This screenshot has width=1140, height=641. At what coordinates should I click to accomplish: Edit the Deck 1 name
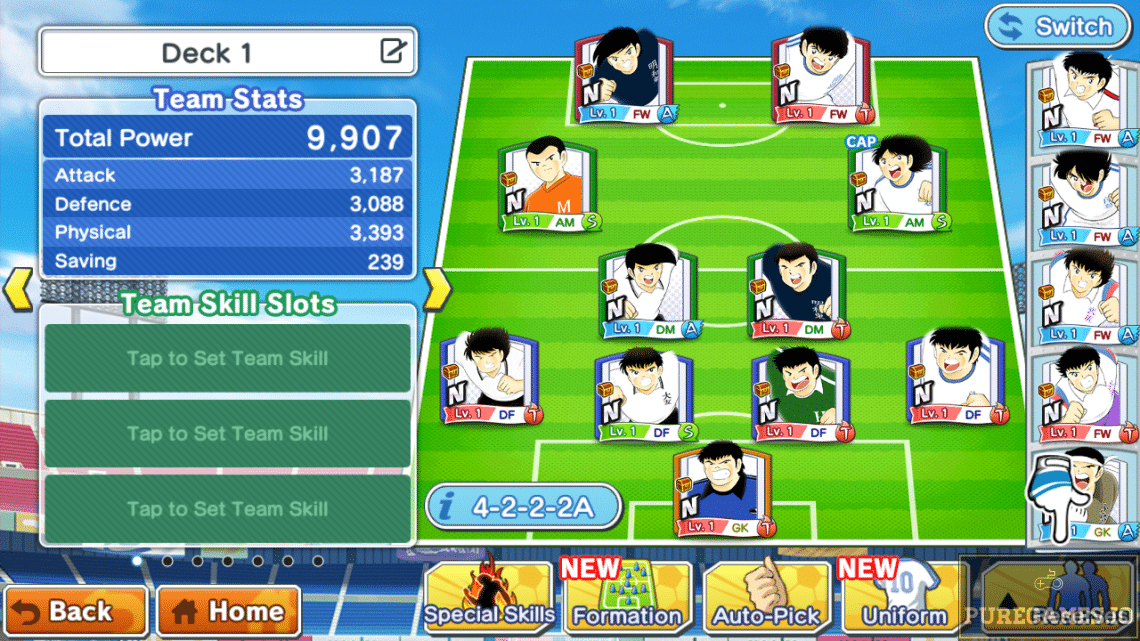click(x=393, y=52)
